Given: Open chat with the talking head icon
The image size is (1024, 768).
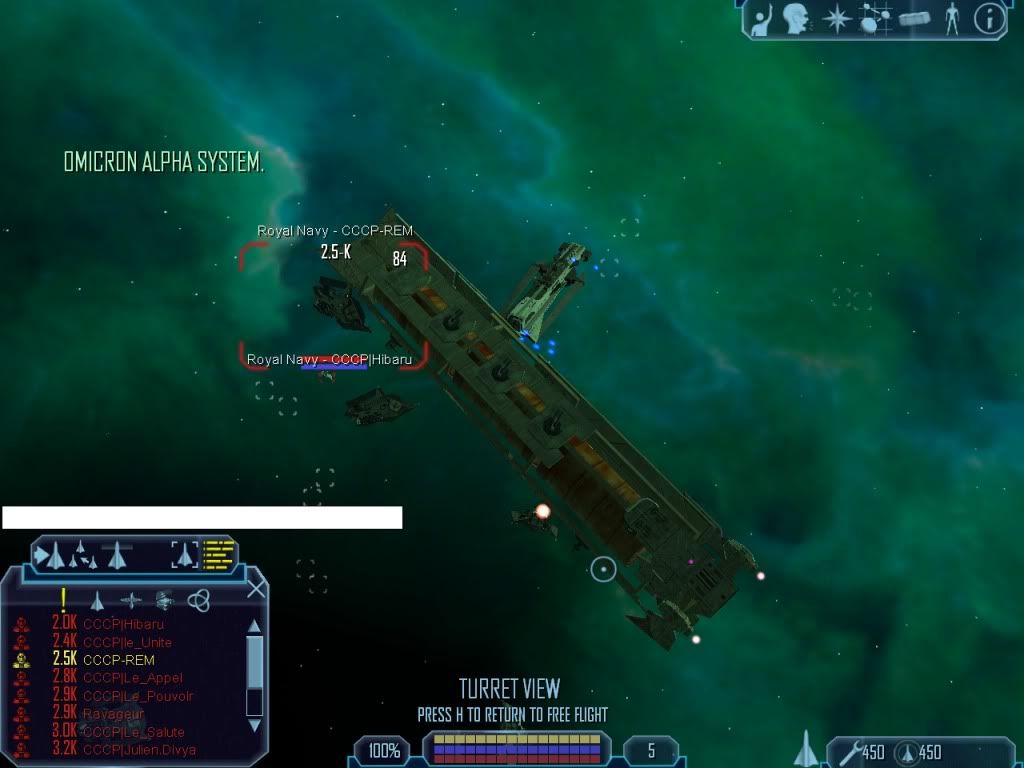Looking at the screenshot, I should pyautogui.click(x=795, y=17).
